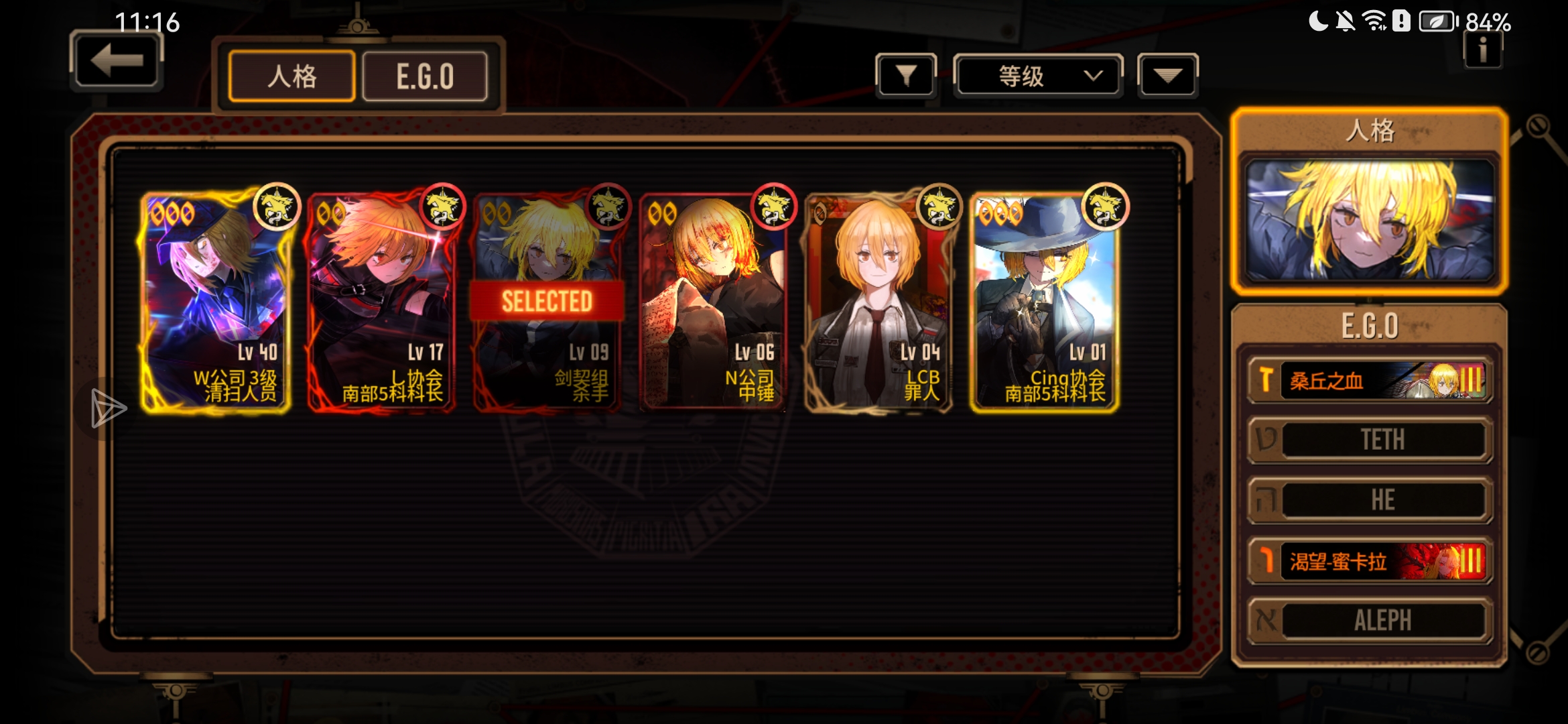
Task: Choose the N公司 中锤 Lv 06 card
Action: pyautogui.click(x=712, y=302)
